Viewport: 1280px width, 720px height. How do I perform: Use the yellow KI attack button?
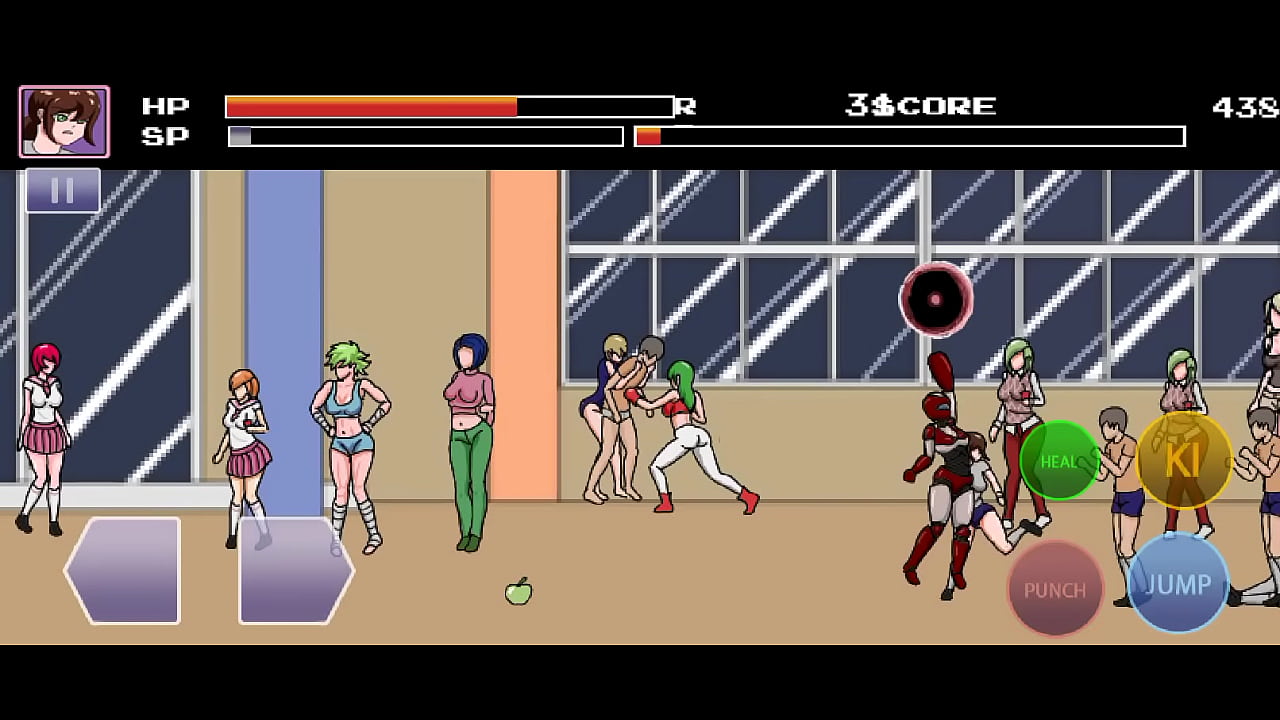[x=1184, y=460]
